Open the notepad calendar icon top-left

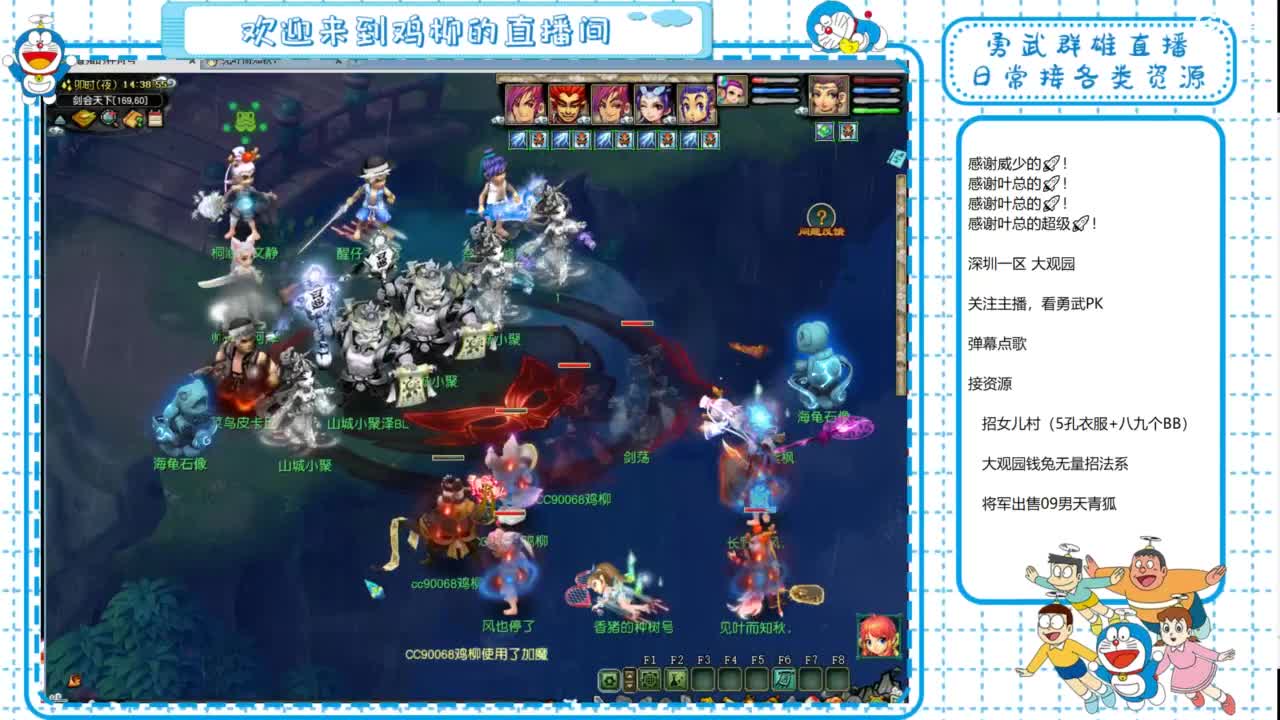pos(155,119)
